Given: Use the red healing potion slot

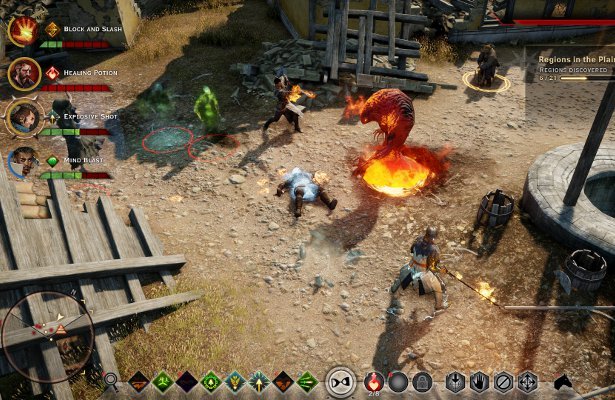Looking at the screenshot, I should tap(374, 380).
